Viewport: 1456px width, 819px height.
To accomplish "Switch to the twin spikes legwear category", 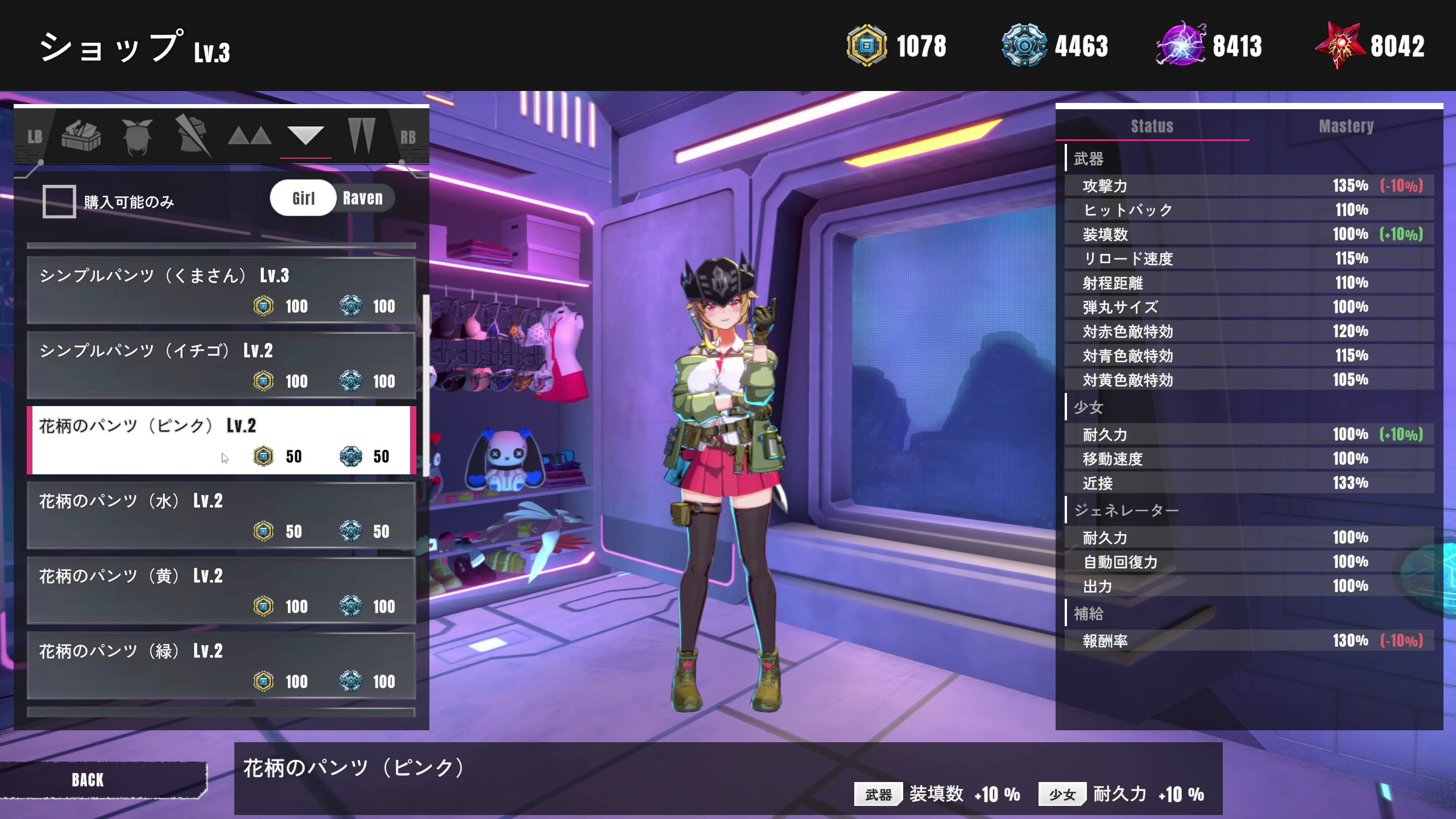I will coord(362,136).
